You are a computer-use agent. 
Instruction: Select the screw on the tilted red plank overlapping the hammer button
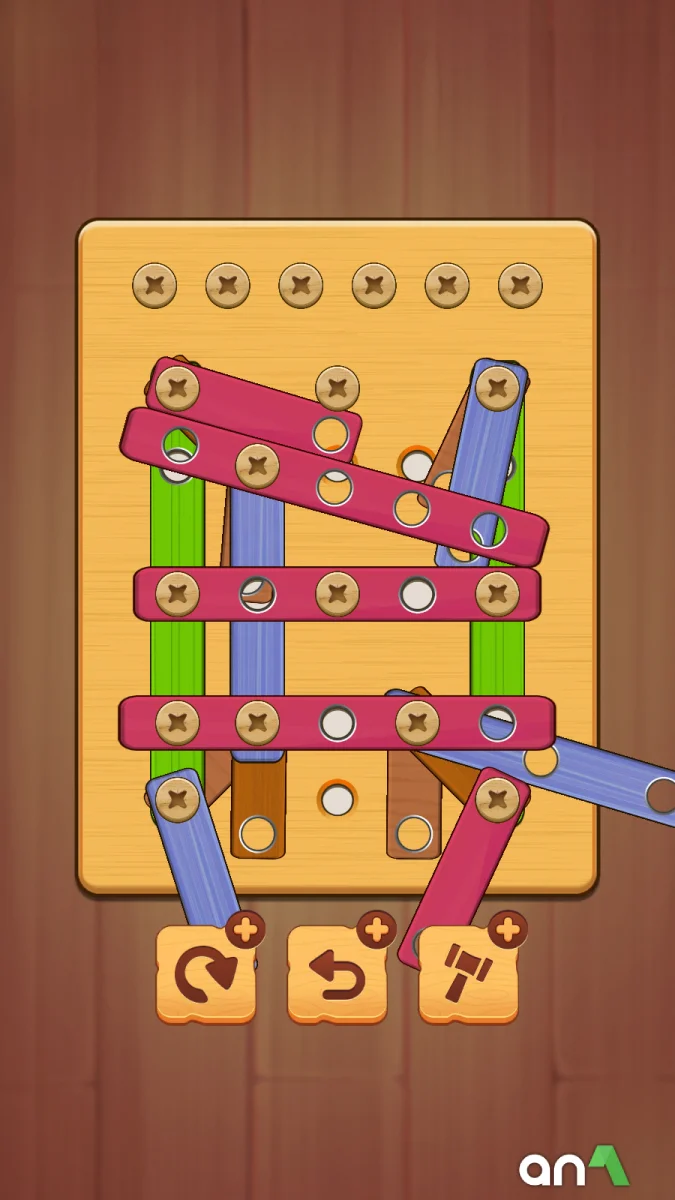click(497, 798)
